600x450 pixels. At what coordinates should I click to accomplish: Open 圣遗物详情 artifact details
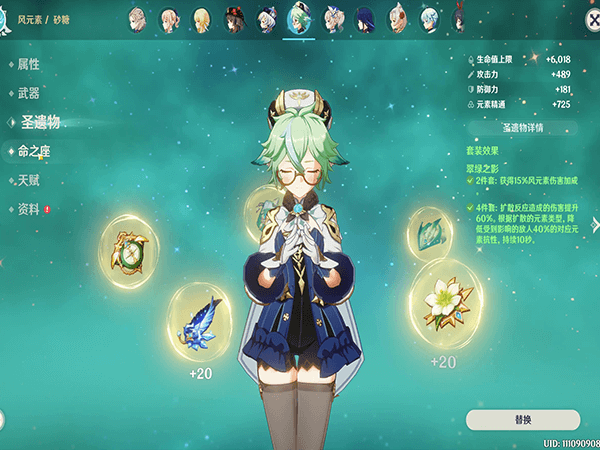click(522, 129)
